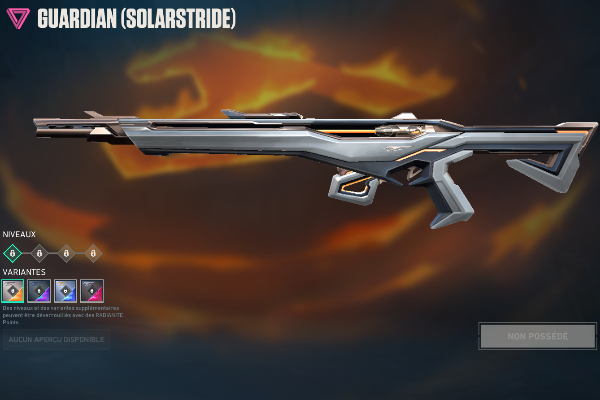
Task: Click the Non Possédé button
Action: point(537,336)
